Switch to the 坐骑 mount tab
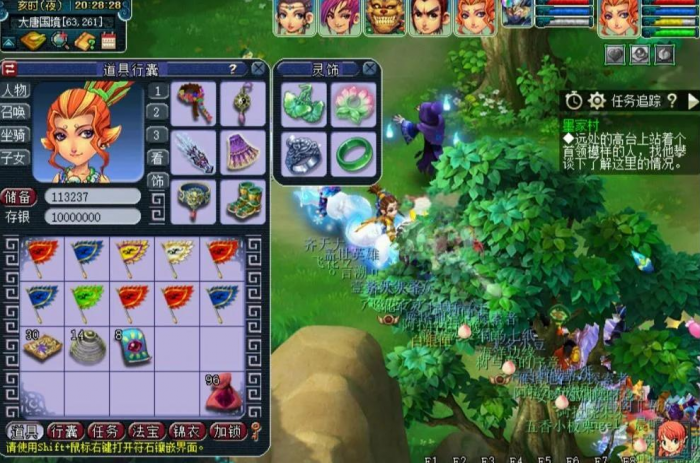Viewport: 700px width, 463px height. point(15,134)
